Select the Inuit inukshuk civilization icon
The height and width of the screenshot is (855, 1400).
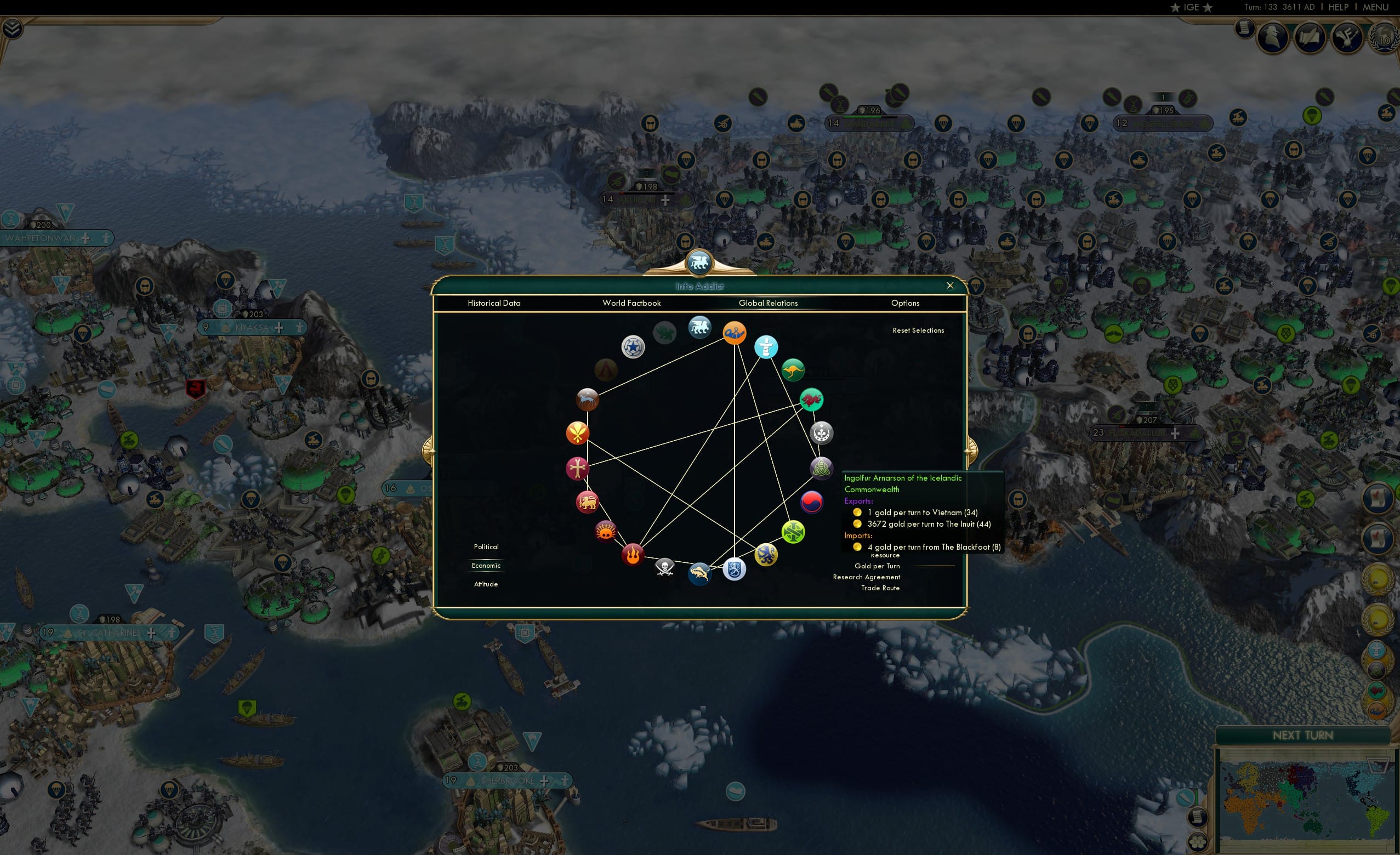pyautogui.click(x=767, y=348)
